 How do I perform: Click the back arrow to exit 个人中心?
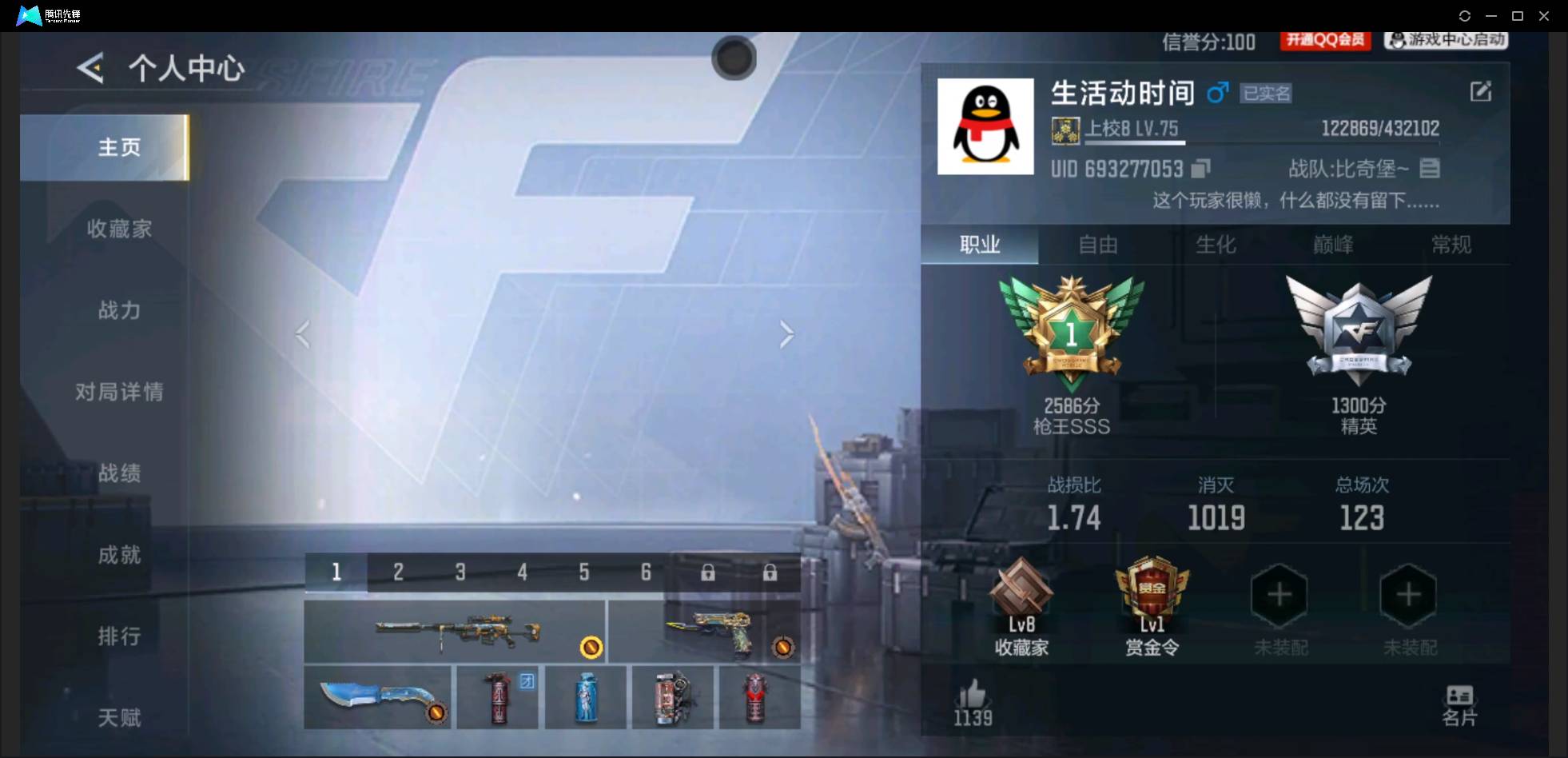point(90,69)
